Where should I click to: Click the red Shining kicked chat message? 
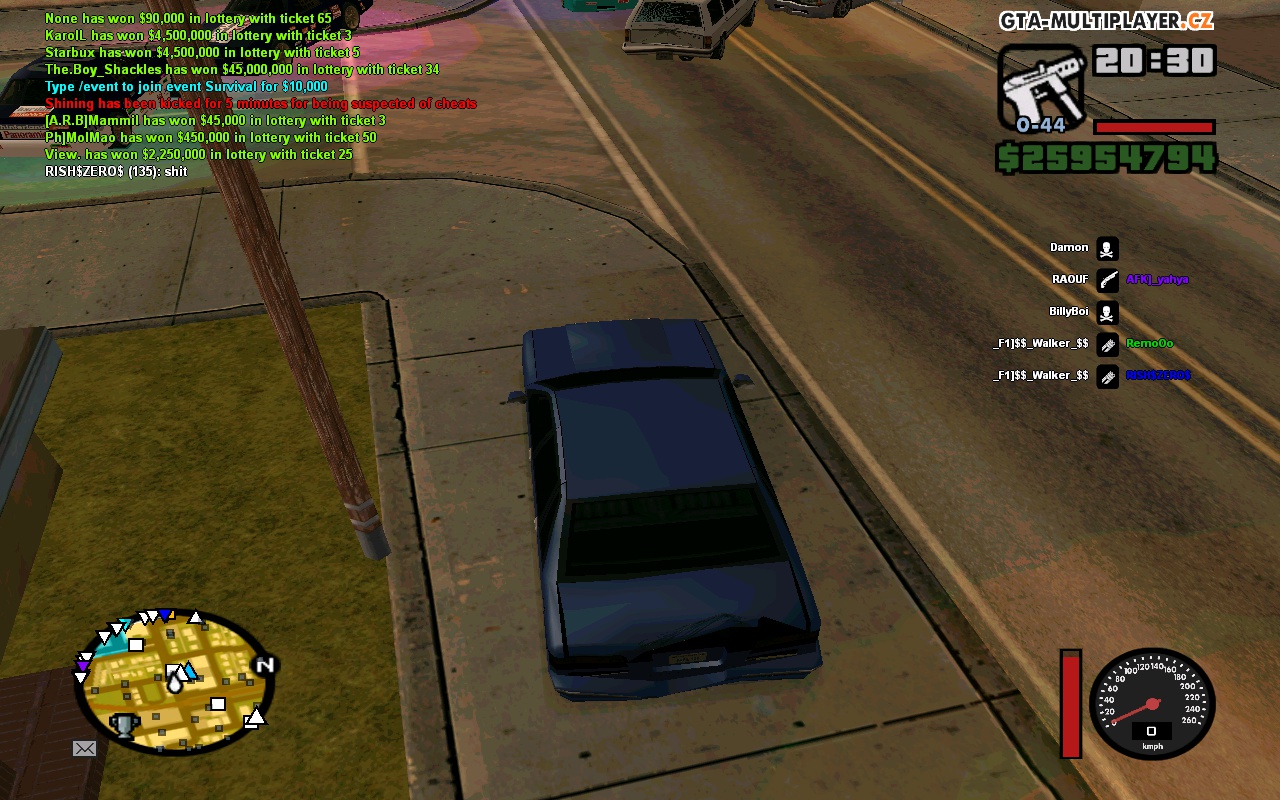pyautogui.click(x=260, y=104)
